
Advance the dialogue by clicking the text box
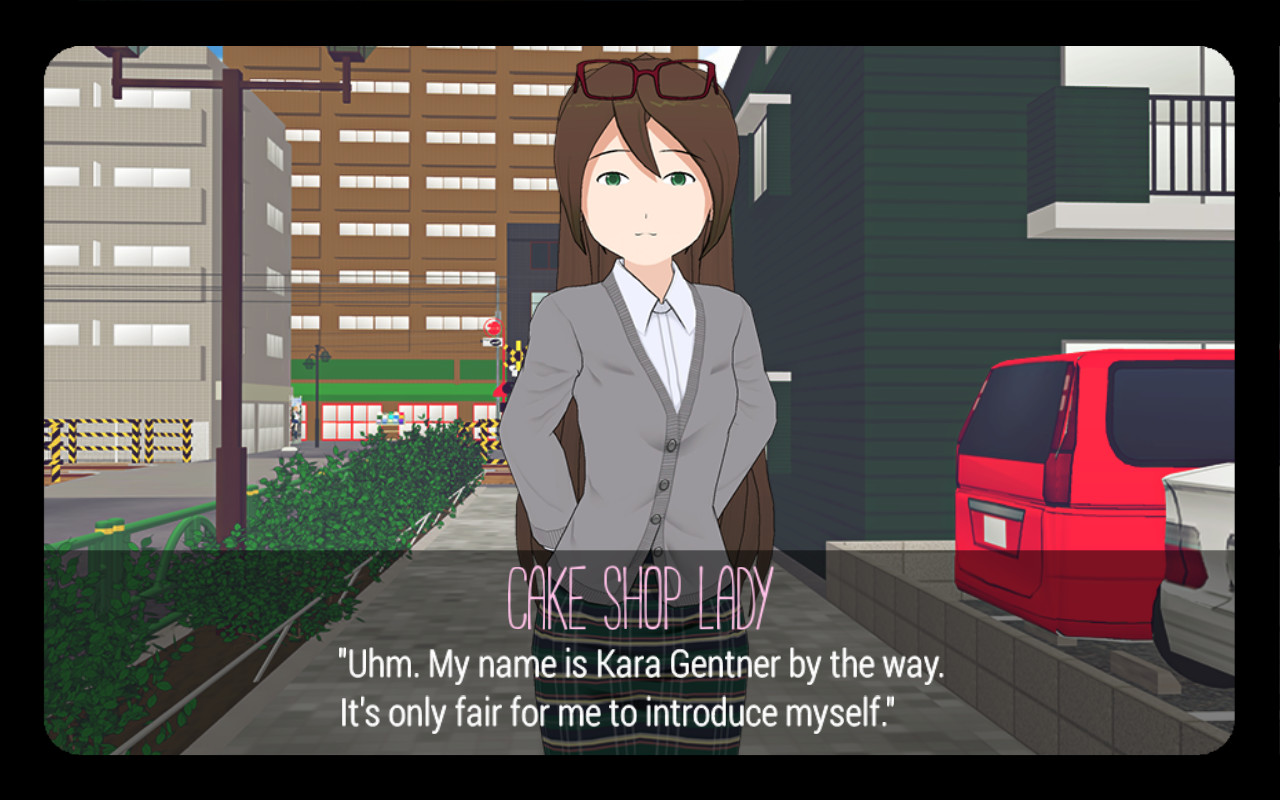pyautogui.click(x=640, y=685)
